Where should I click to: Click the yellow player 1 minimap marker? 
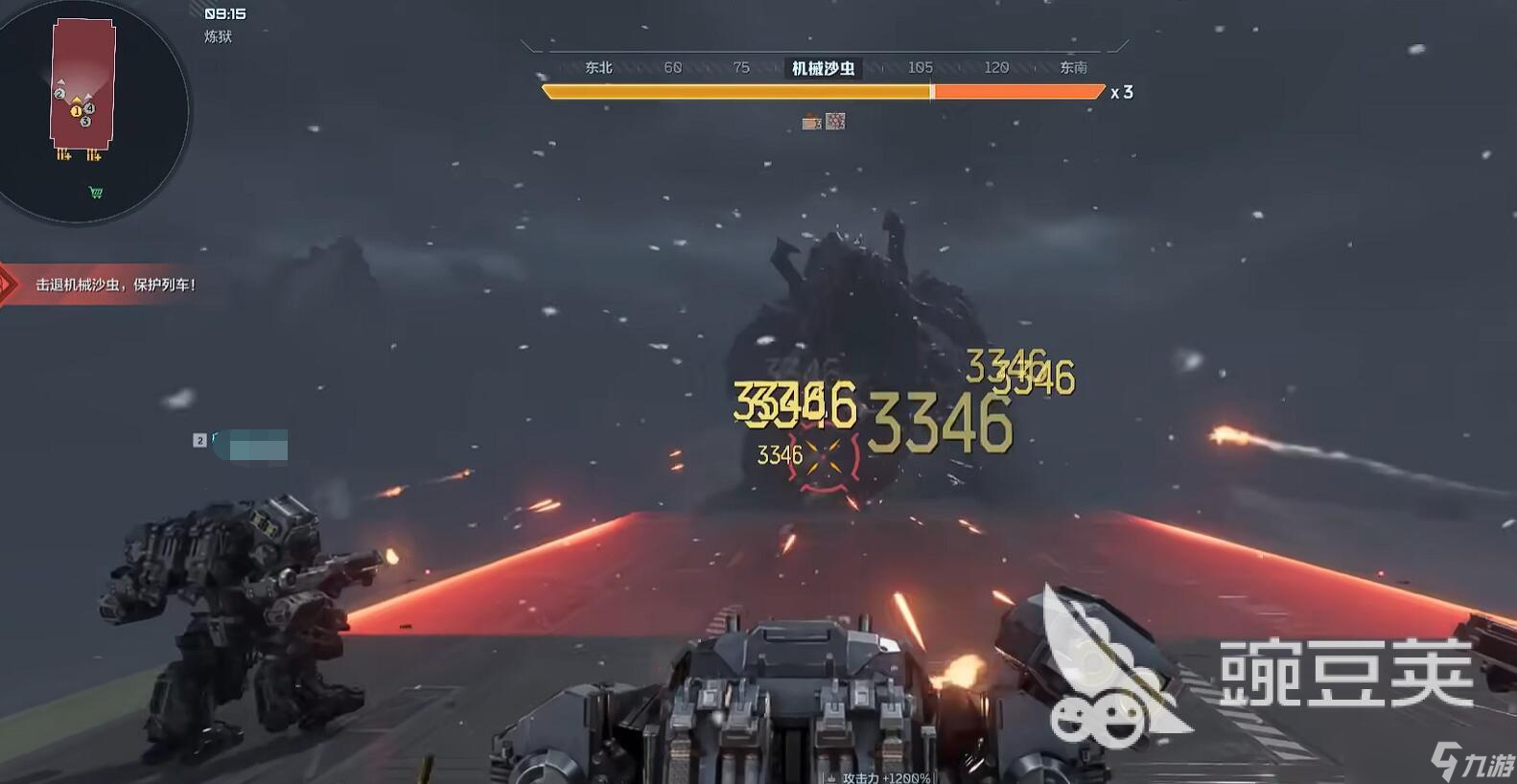click(77, 111)
